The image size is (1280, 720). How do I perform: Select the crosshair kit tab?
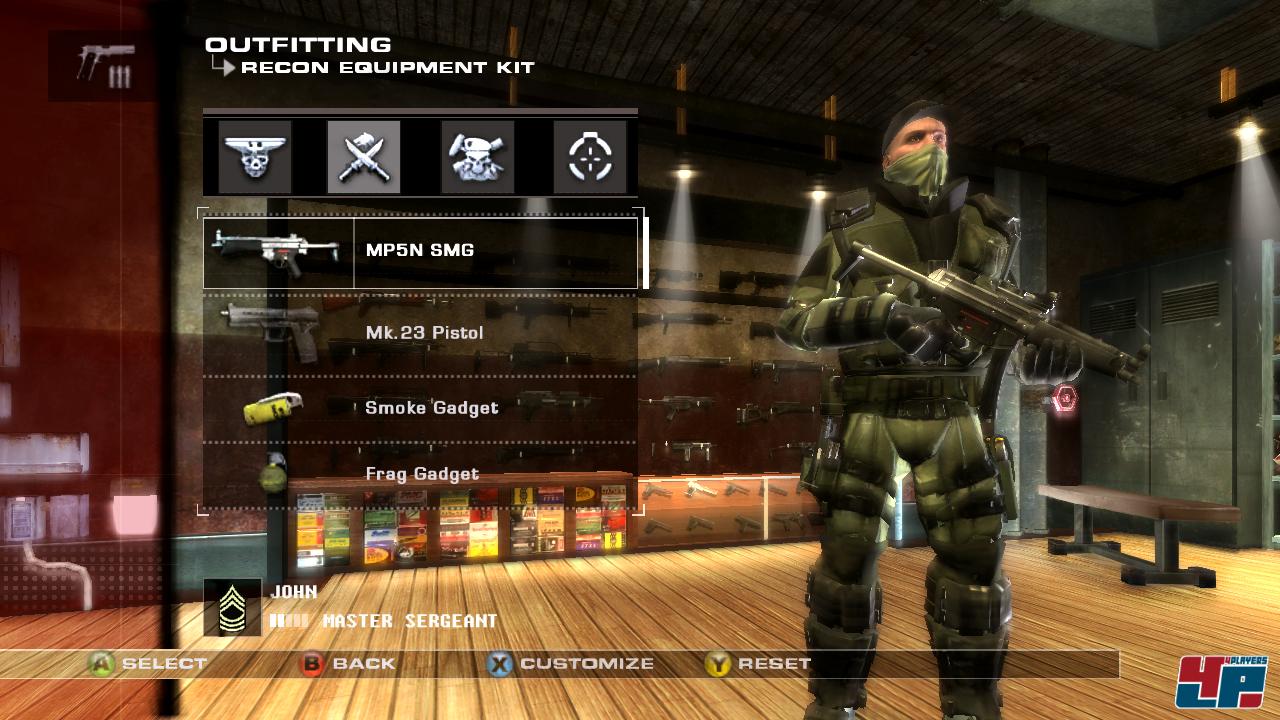590,157
